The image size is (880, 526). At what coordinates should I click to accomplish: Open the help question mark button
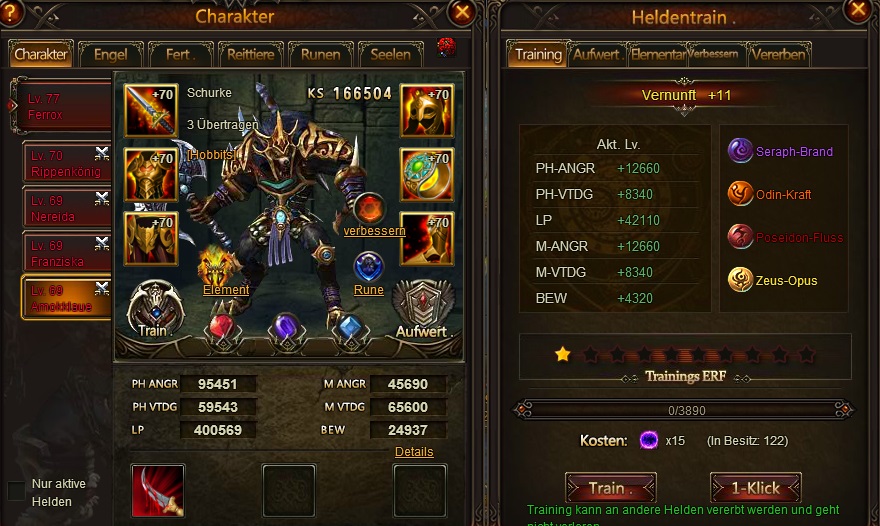point(13,10)
